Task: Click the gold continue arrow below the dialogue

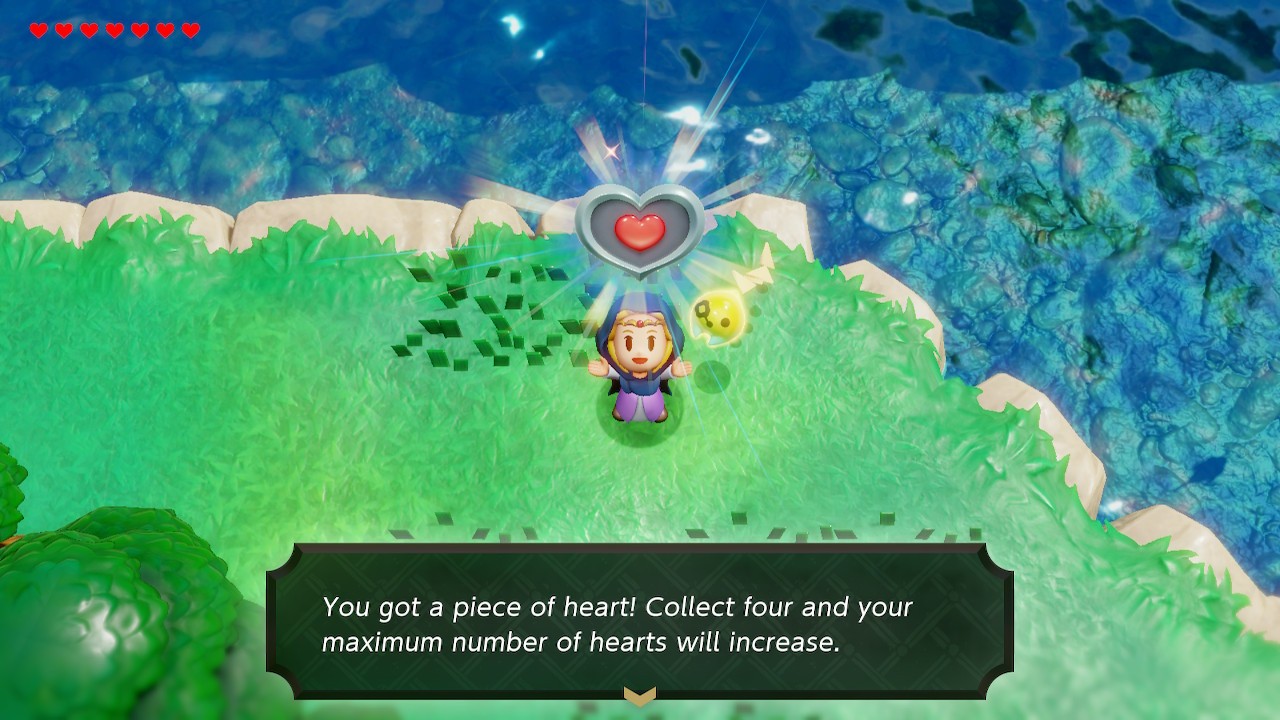Action: (639, 695)
